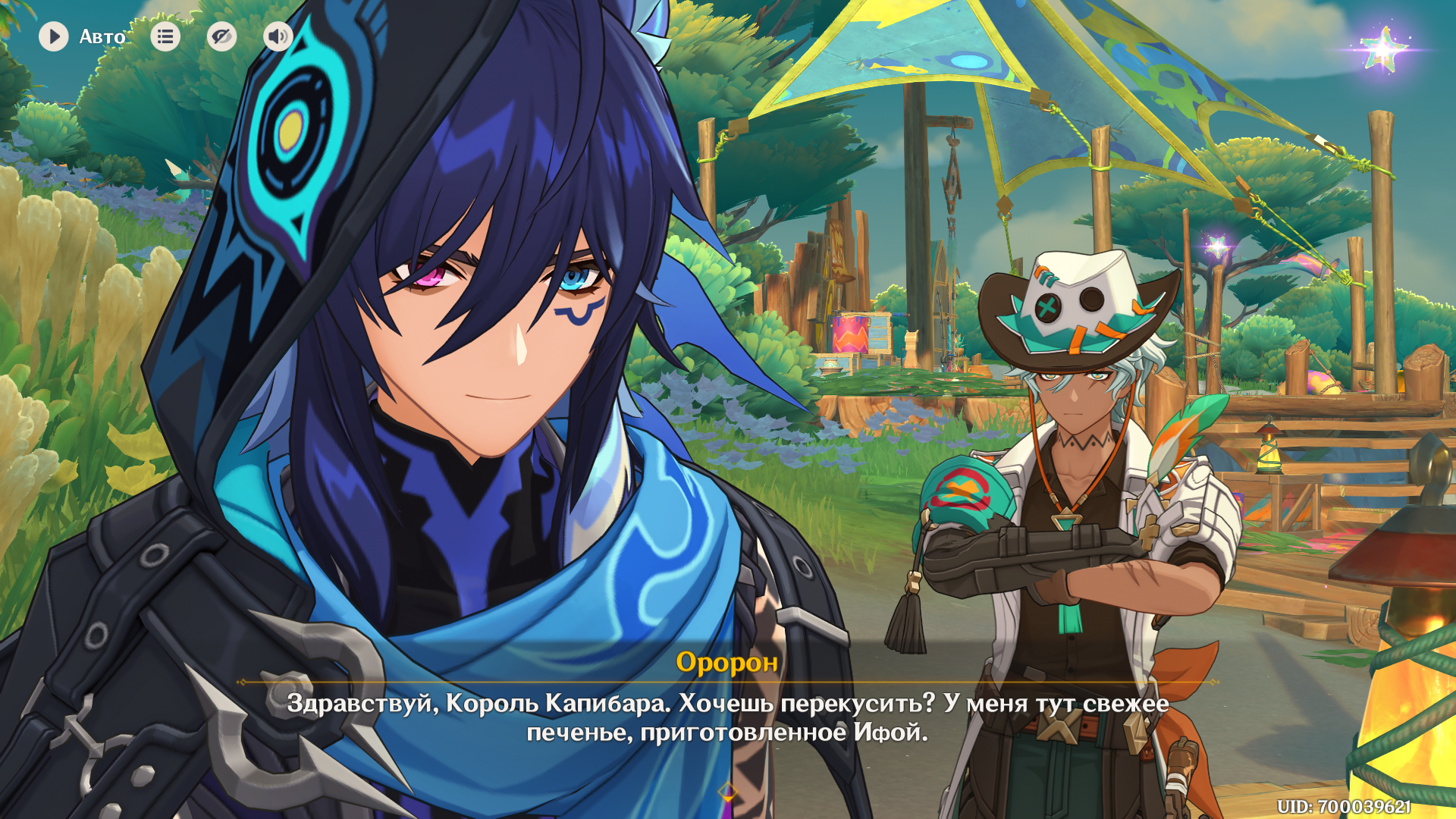Toggle the voice-over speaker icon
Screen dimensions: 1456x819
[x=278, y=36]
